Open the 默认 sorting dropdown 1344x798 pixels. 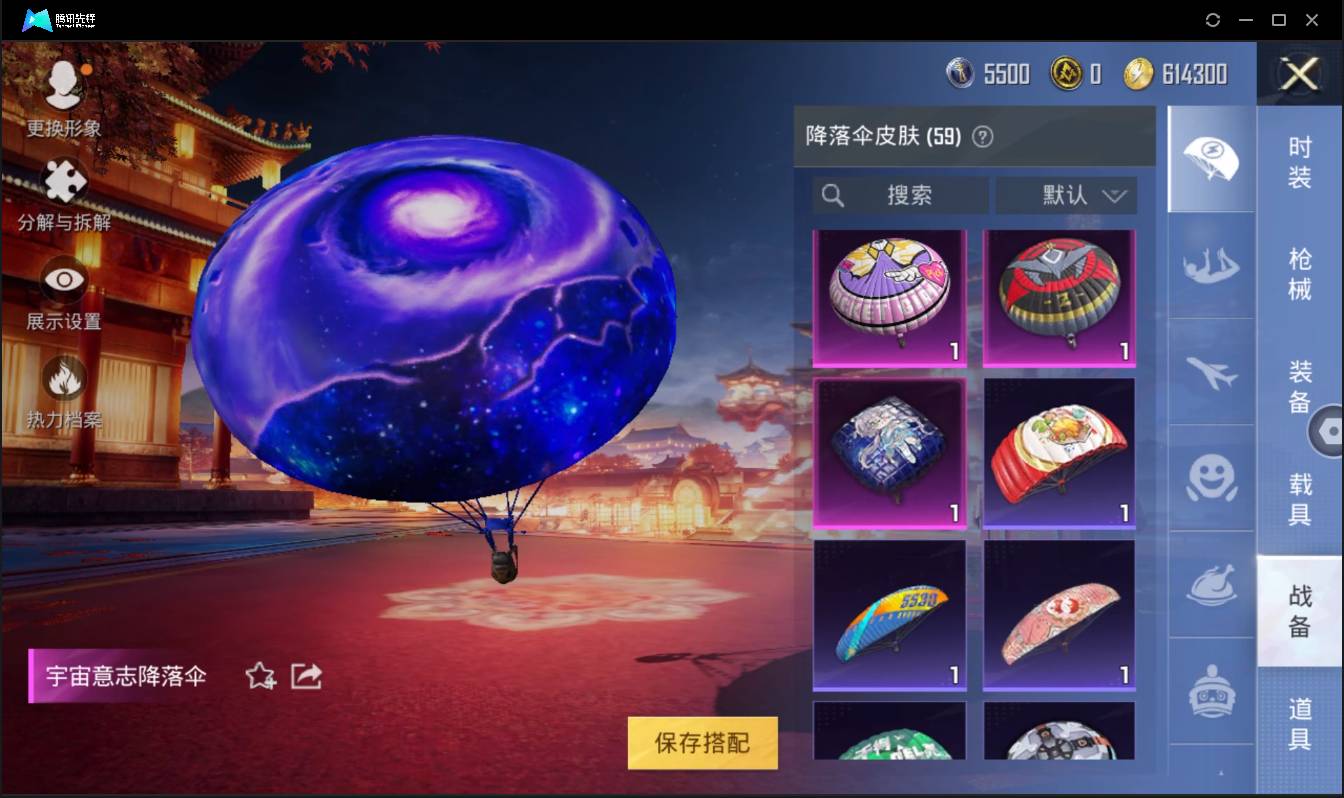(1065, 196)
